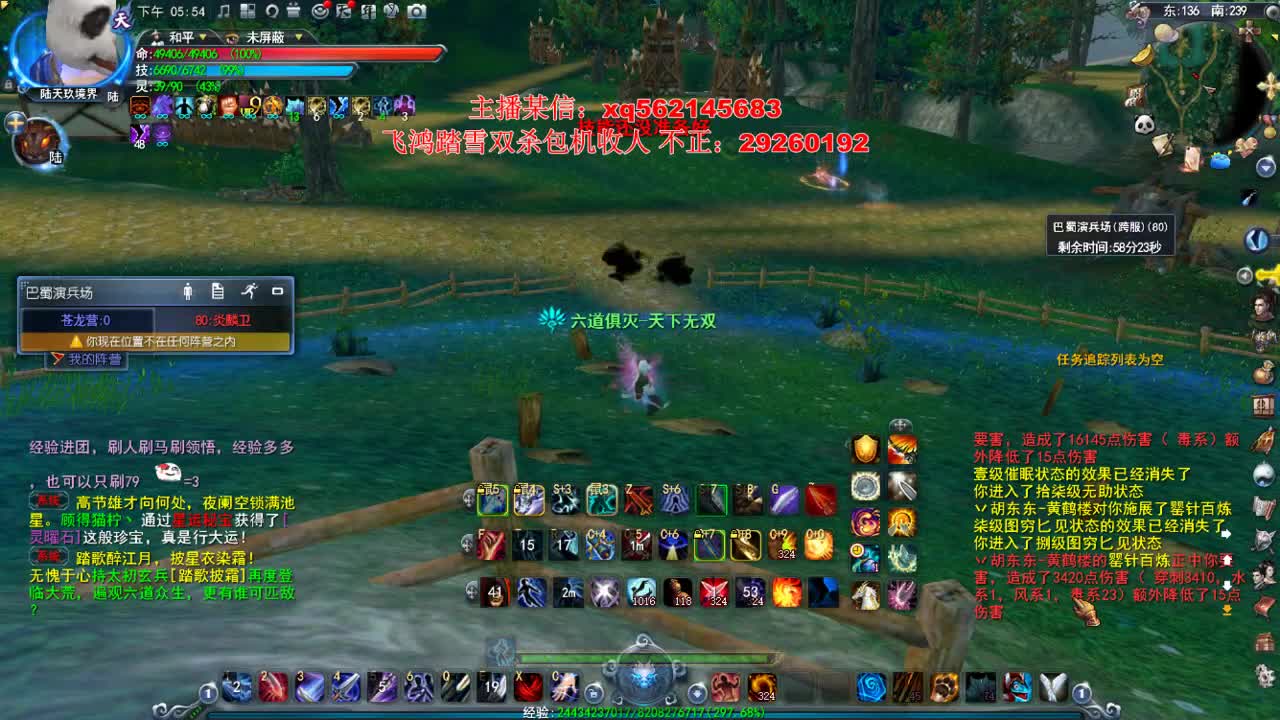Click the compass icon beside minimap coordinates
1280x720 pixels.
coord(1271,11)
